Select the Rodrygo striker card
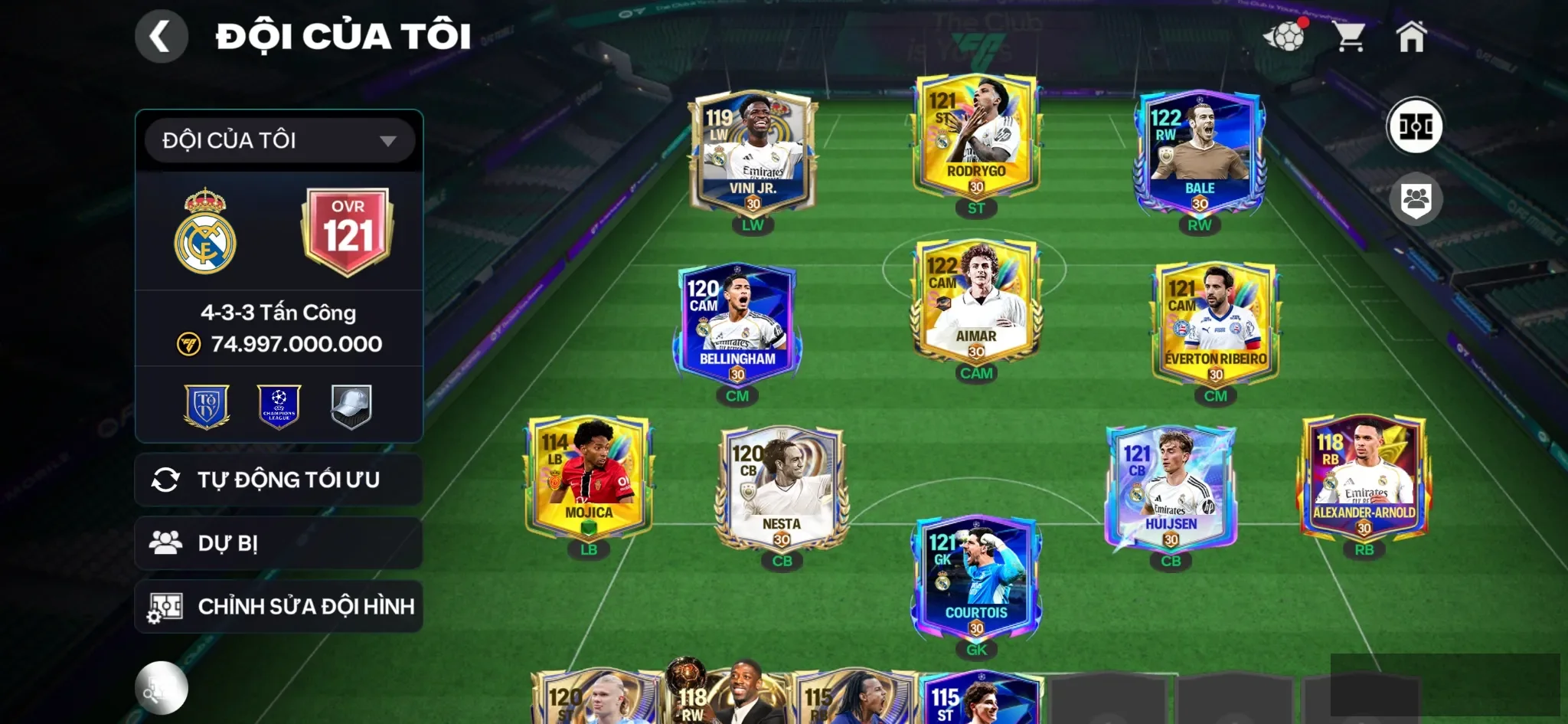The image size is (1568, 724). pyautogui.click(x=976, y=136)
